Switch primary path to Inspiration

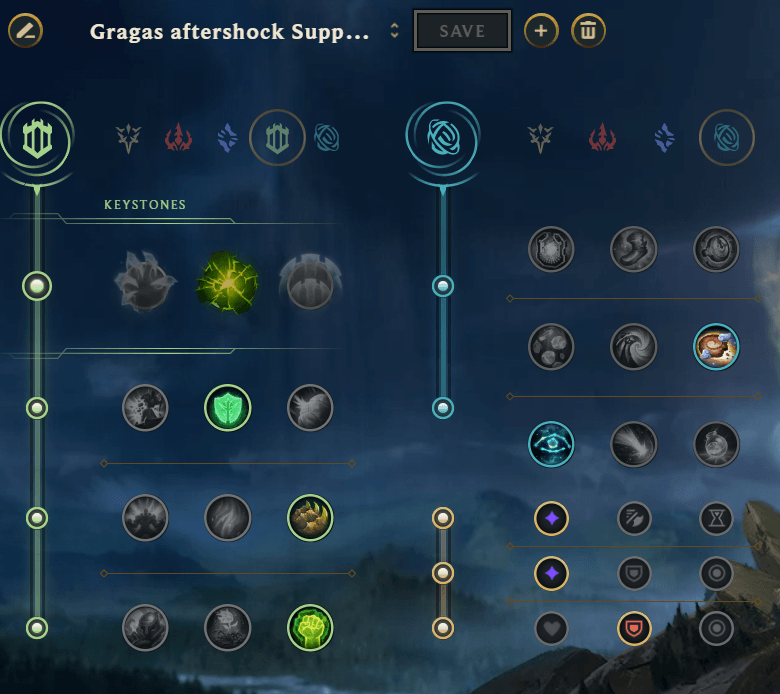(326, 137)
